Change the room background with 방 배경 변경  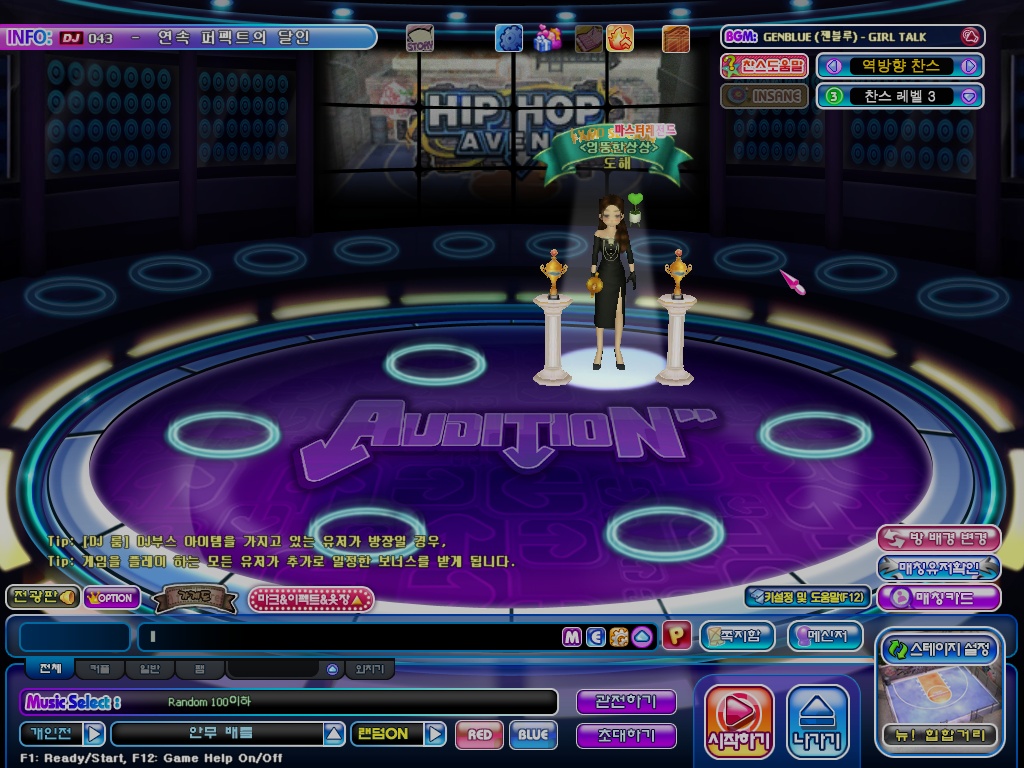(938, 538)
